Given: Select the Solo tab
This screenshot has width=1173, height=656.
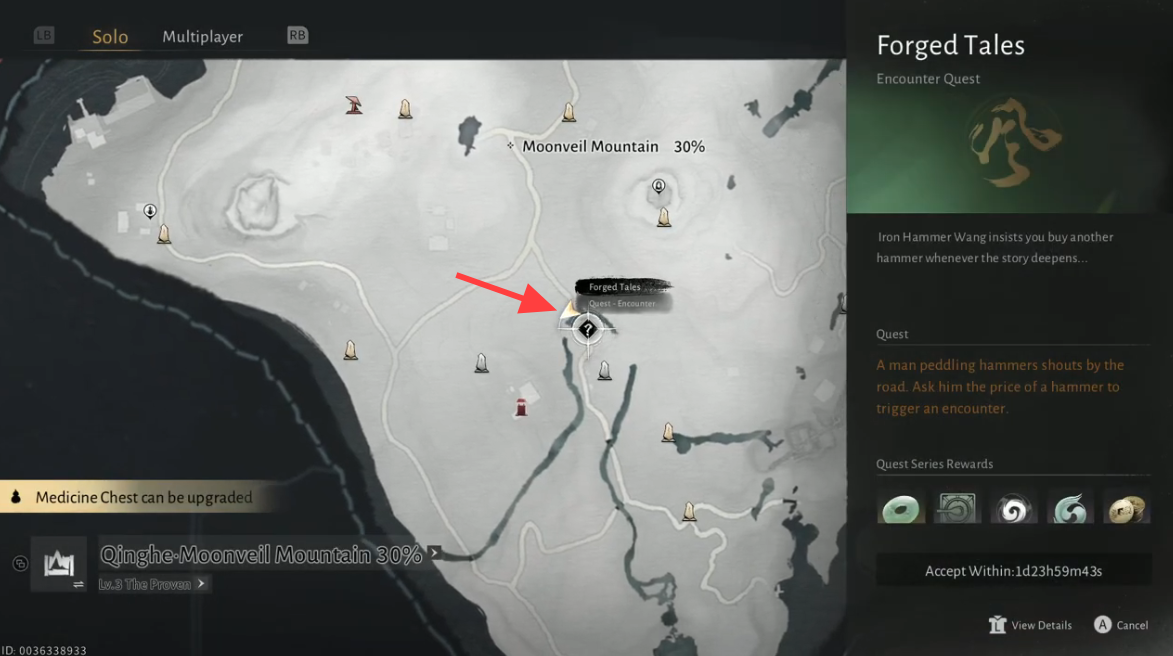Looking at the screenshot, I should 110,37.
